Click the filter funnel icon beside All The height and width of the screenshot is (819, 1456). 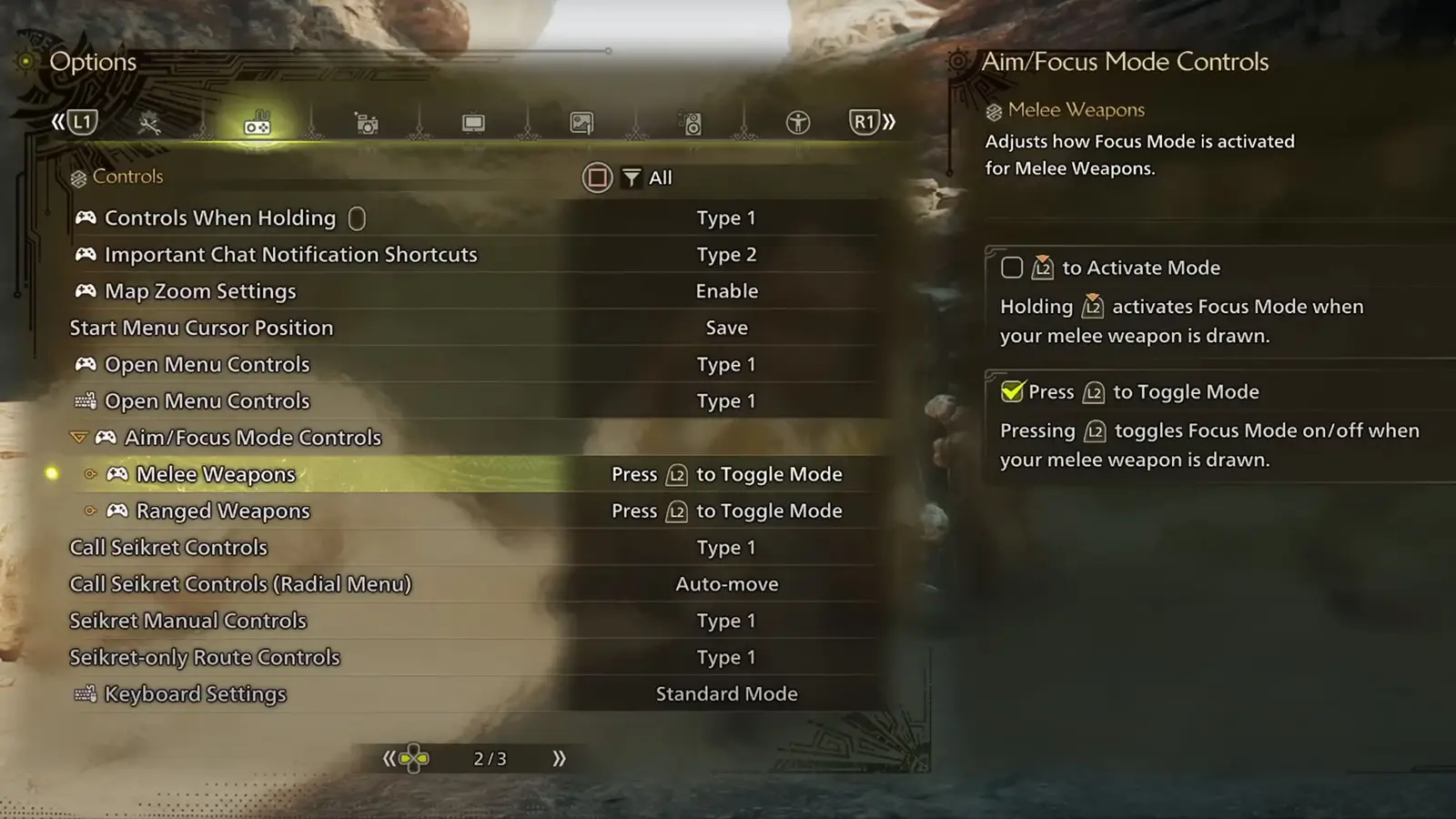click(632, 177)
